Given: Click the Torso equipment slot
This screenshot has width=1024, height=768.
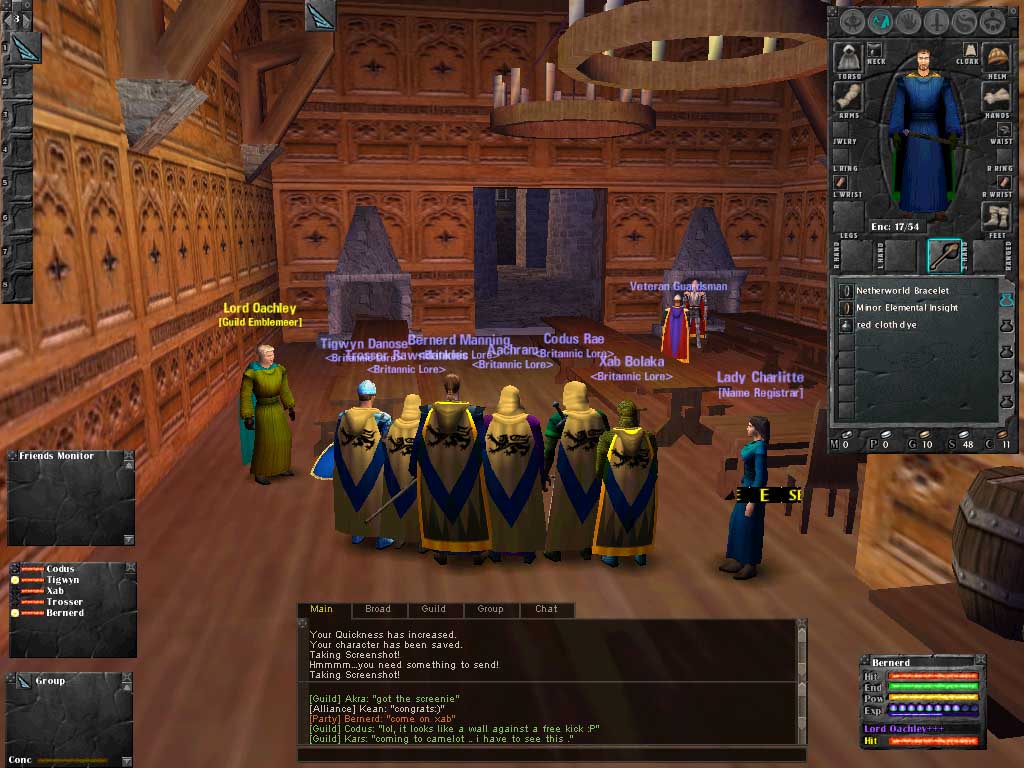Looking at the screenshot, I should [x=849, y=58].
